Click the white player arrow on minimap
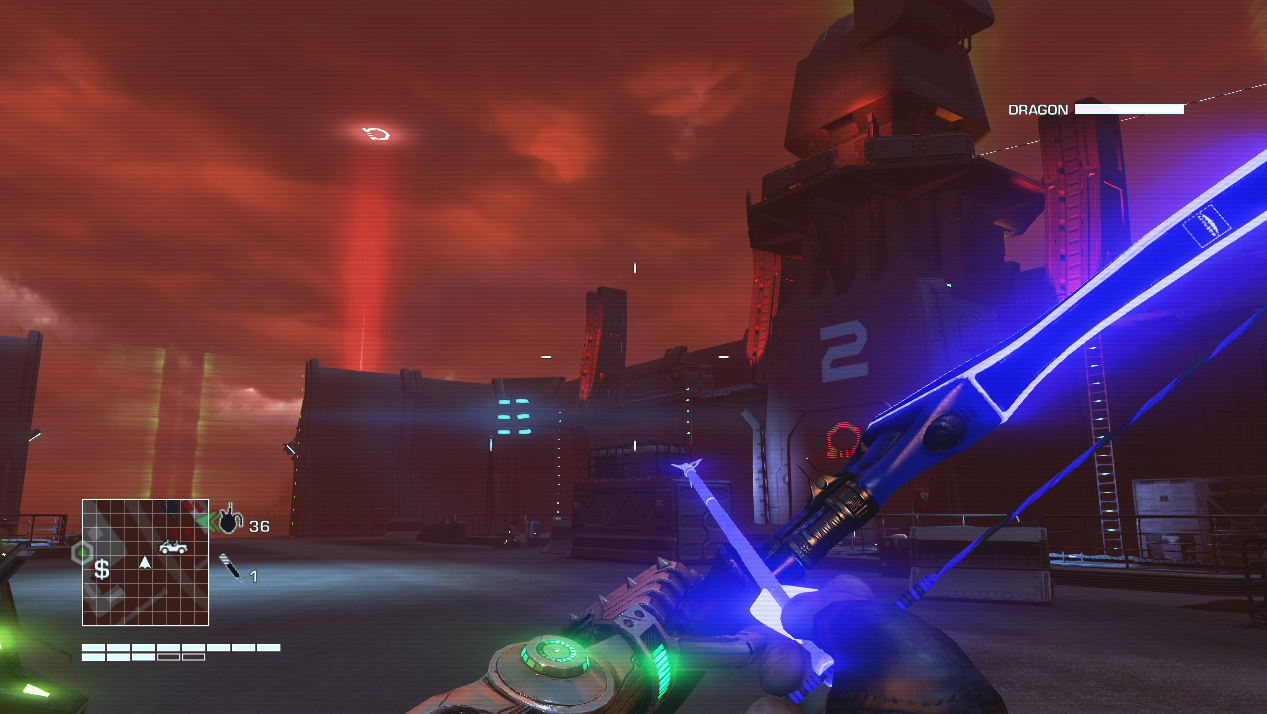The width and height of the screenshot is (1267, 714). pos(145,563)
